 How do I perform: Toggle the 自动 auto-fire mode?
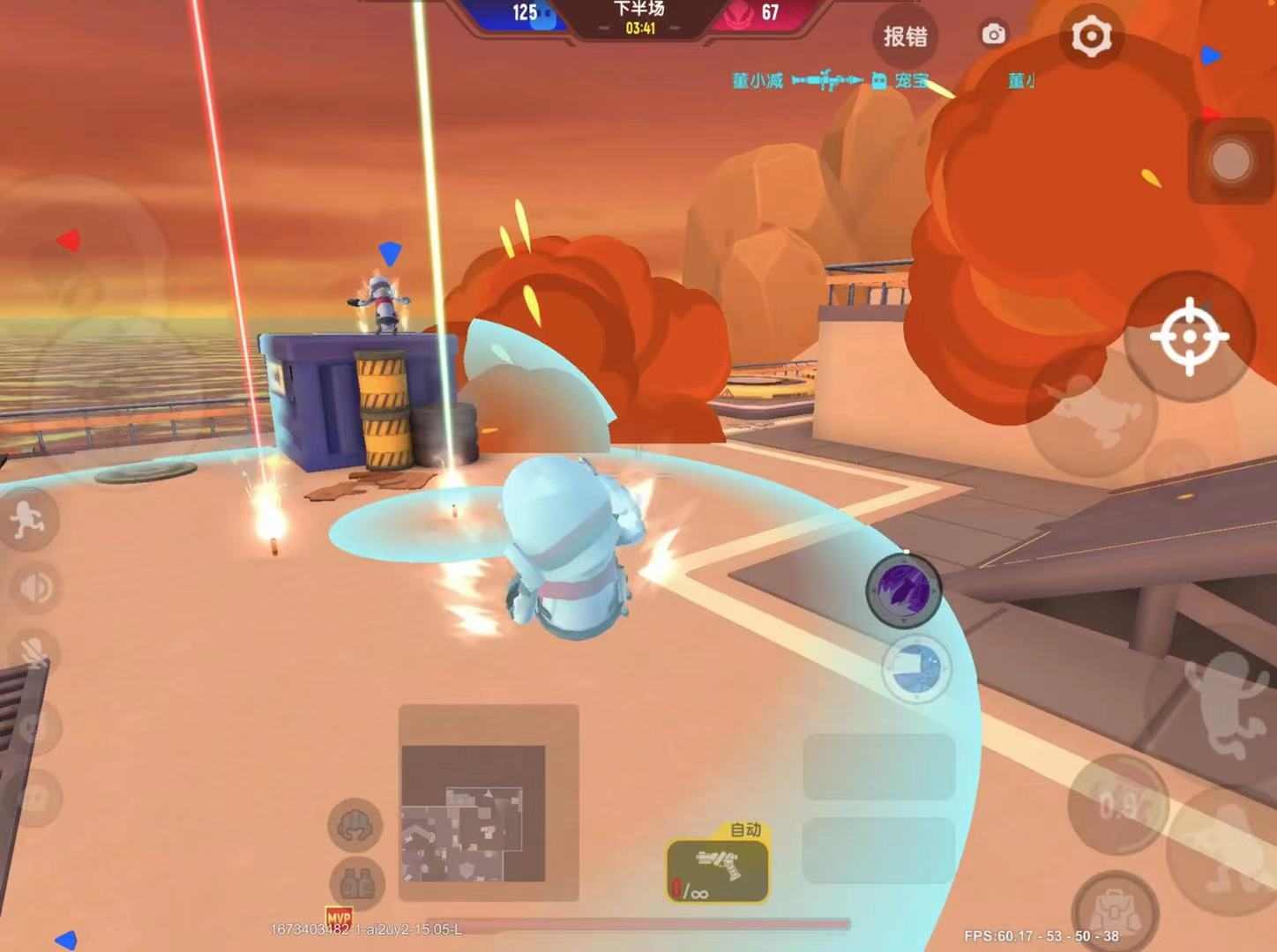[x=743, y=829]
